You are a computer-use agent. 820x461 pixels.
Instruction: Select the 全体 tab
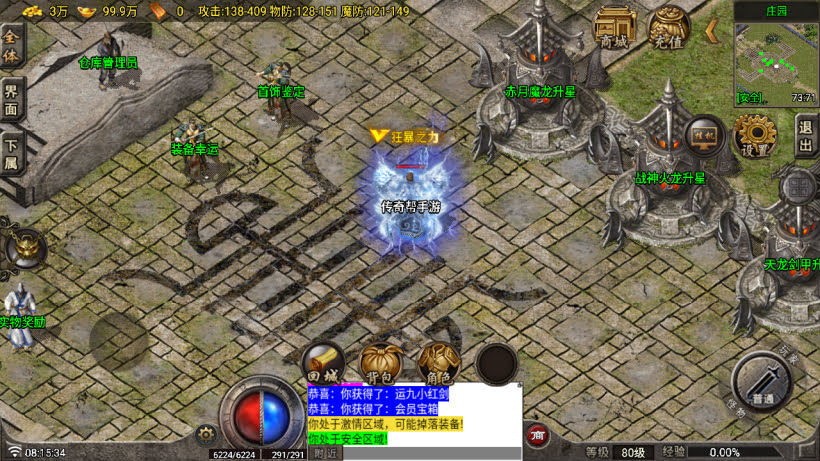11,46
